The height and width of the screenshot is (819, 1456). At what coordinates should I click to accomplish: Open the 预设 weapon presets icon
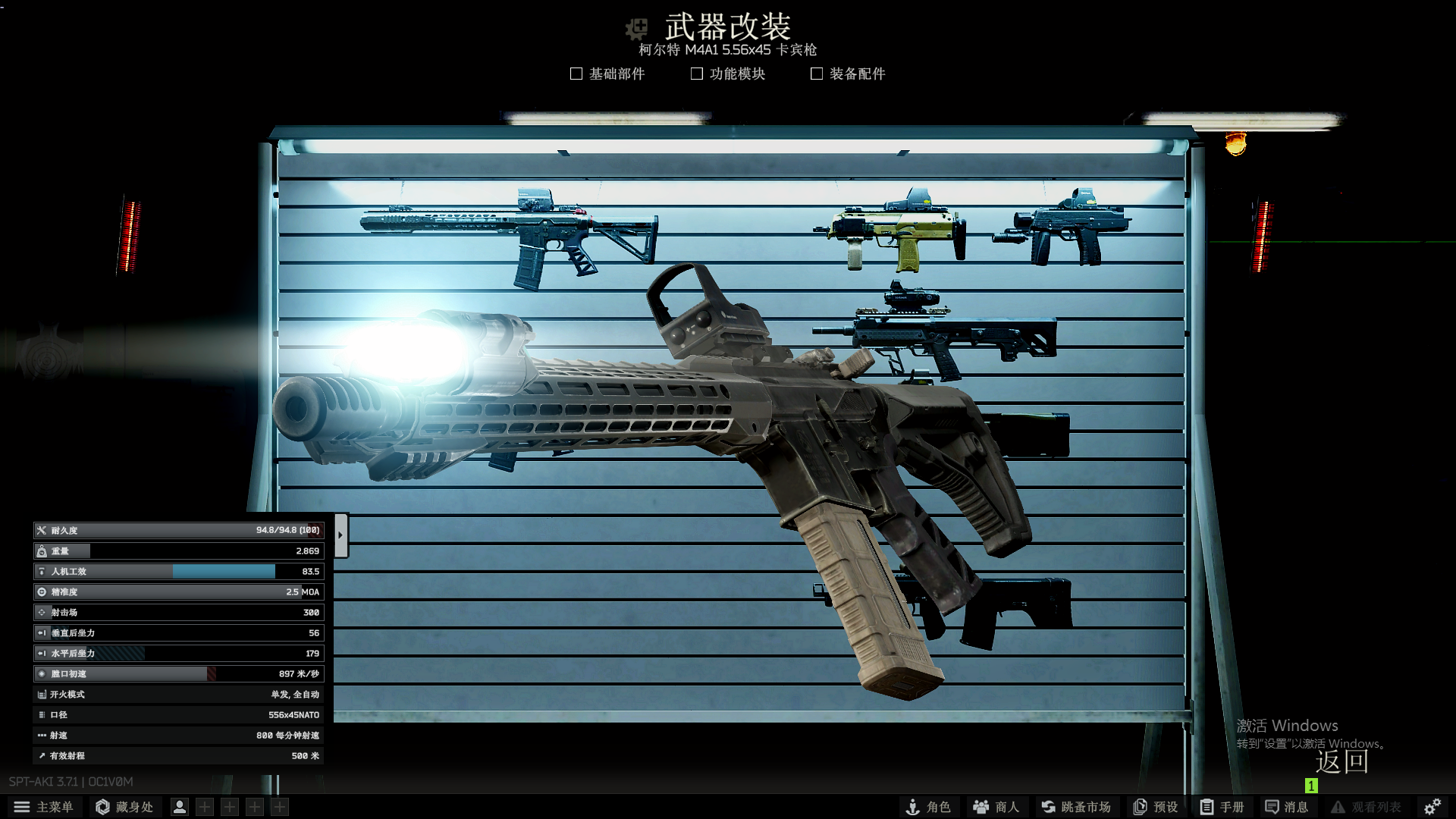pos(1155,806)
